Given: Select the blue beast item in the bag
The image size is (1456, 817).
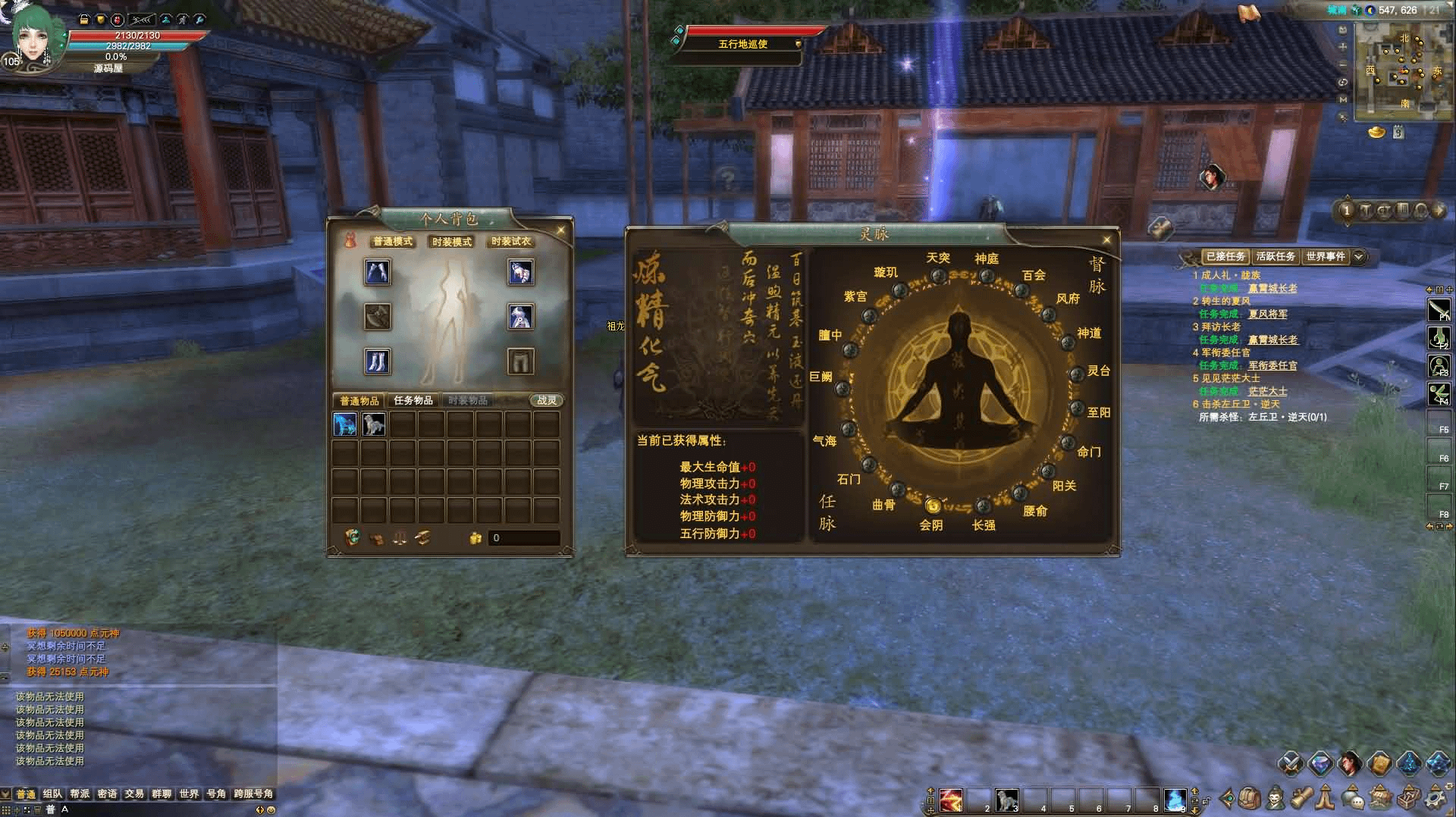Looking at the screenshot, I should point(345,424).
